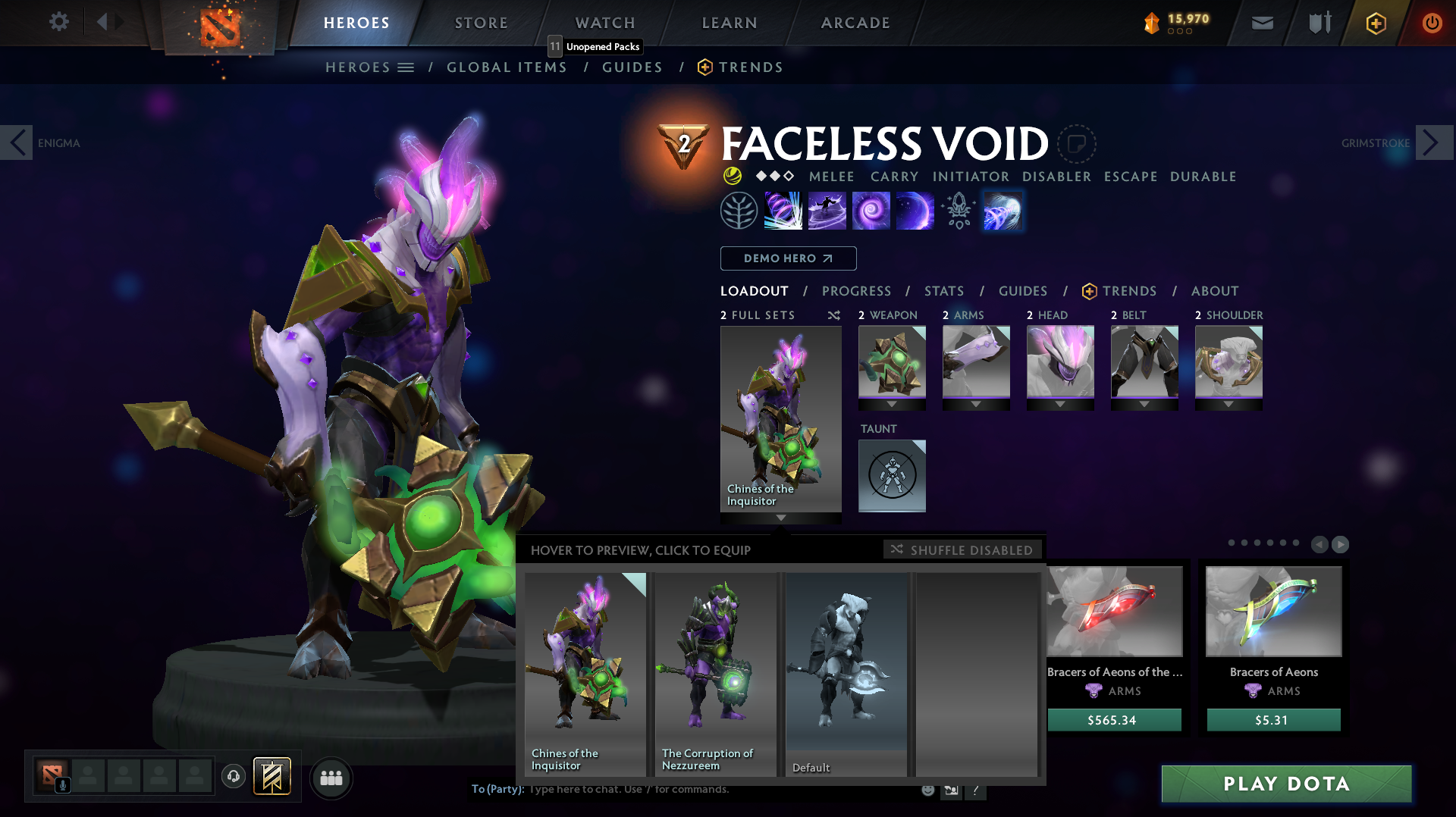This screenshot has height=817, width=1456.
Task: Toggle the Shuffle Disabled option
Action: point(962,549)
